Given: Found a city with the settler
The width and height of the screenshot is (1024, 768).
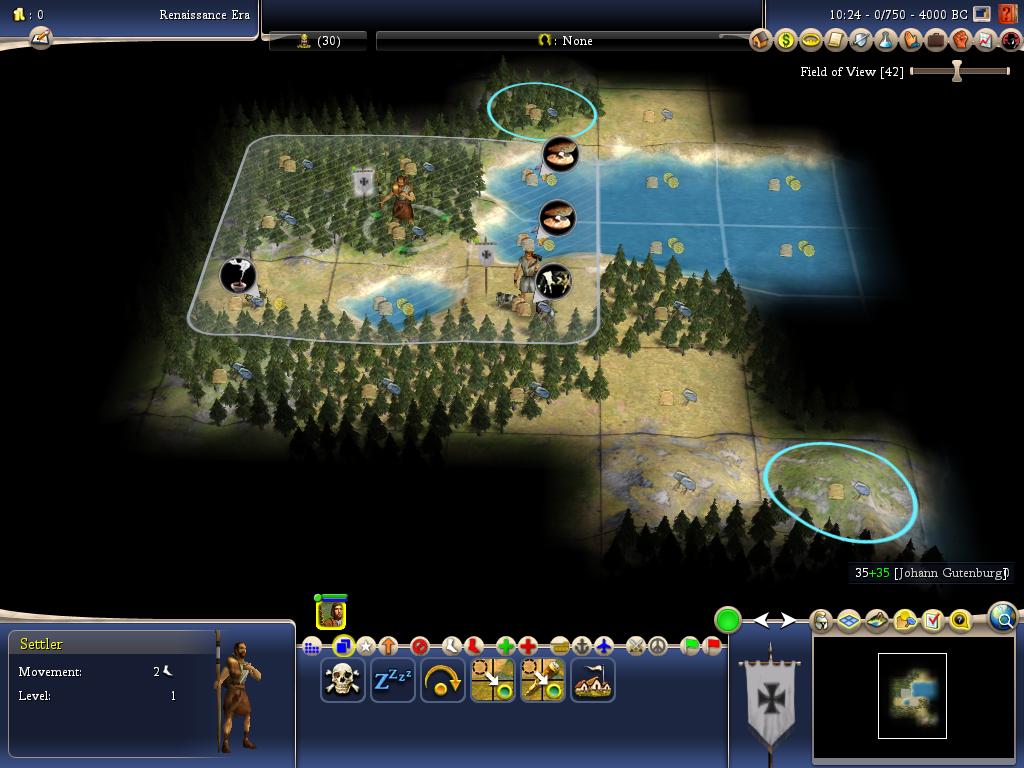Looking at the screenshot, I should [x=592, y=680].
